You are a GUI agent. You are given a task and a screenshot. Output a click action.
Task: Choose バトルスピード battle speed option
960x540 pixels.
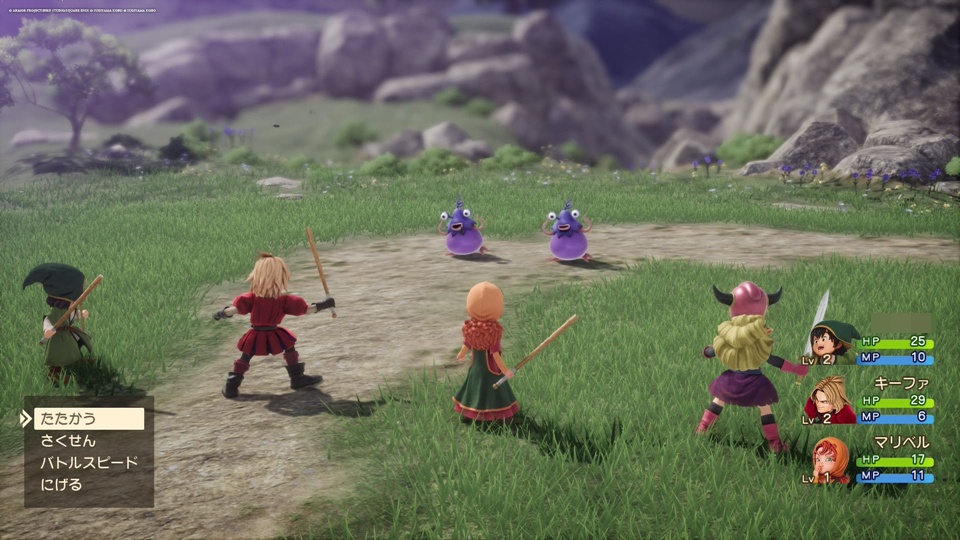pyautogui.click(x=88, y=463)
